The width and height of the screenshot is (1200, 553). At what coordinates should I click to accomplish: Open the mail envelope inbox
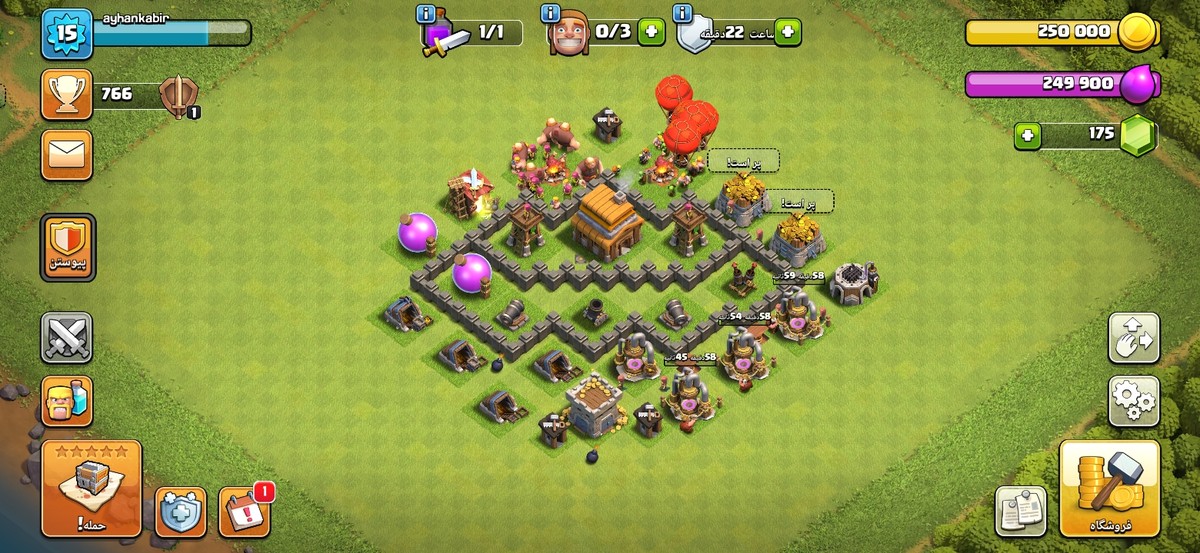tap(67, 154)
